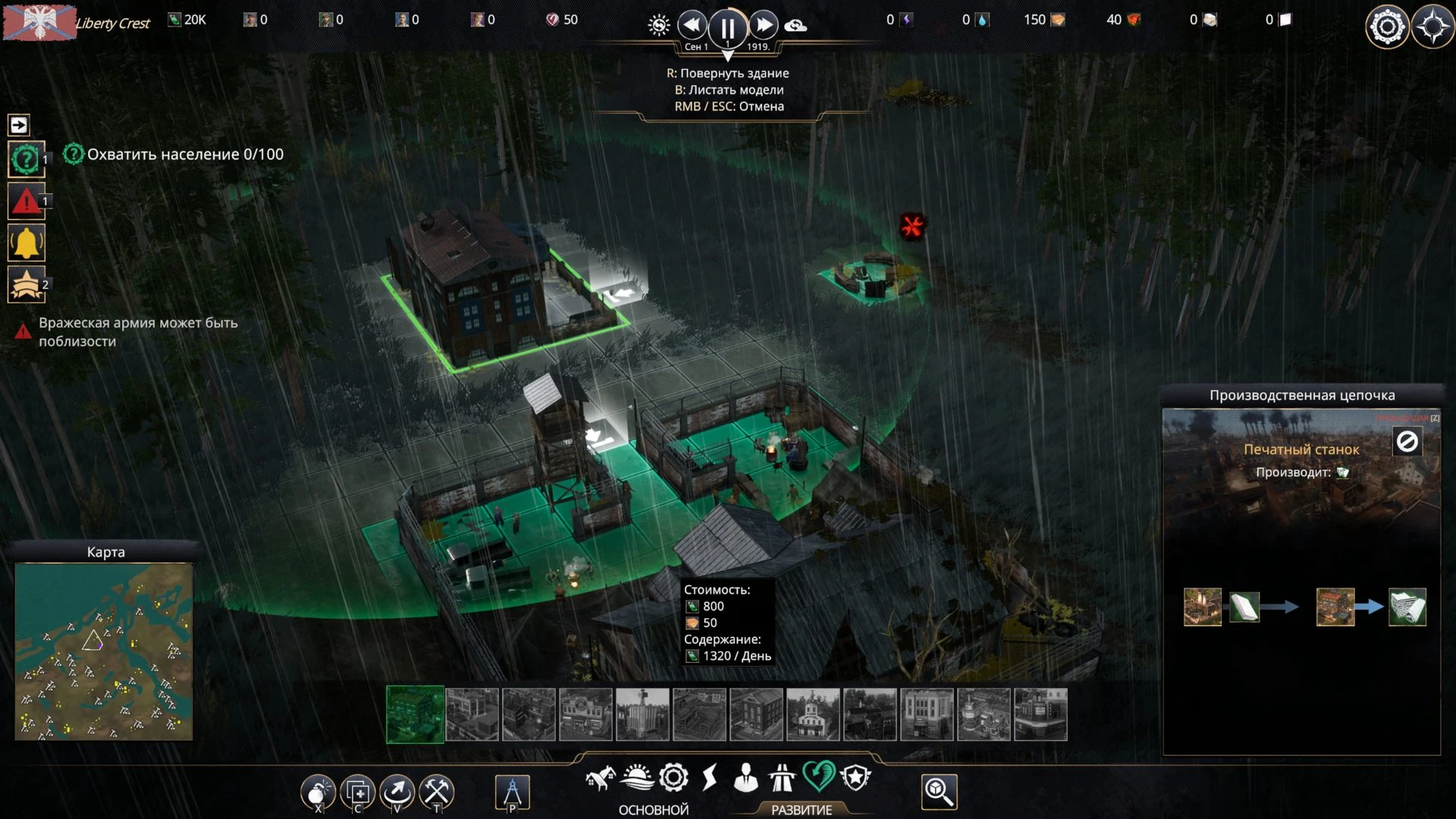
Task: Click the compass star button
Action: [1432, 27]
